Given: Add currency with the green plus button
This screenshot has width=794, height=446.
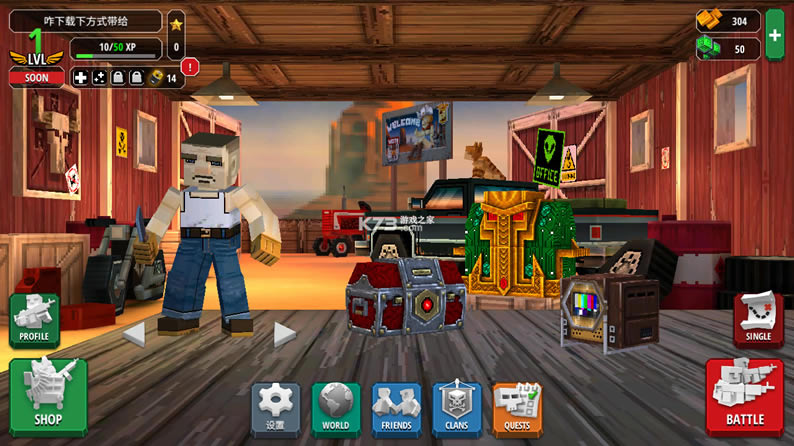Looking at the screenshot, I should [x=775, y=35].
